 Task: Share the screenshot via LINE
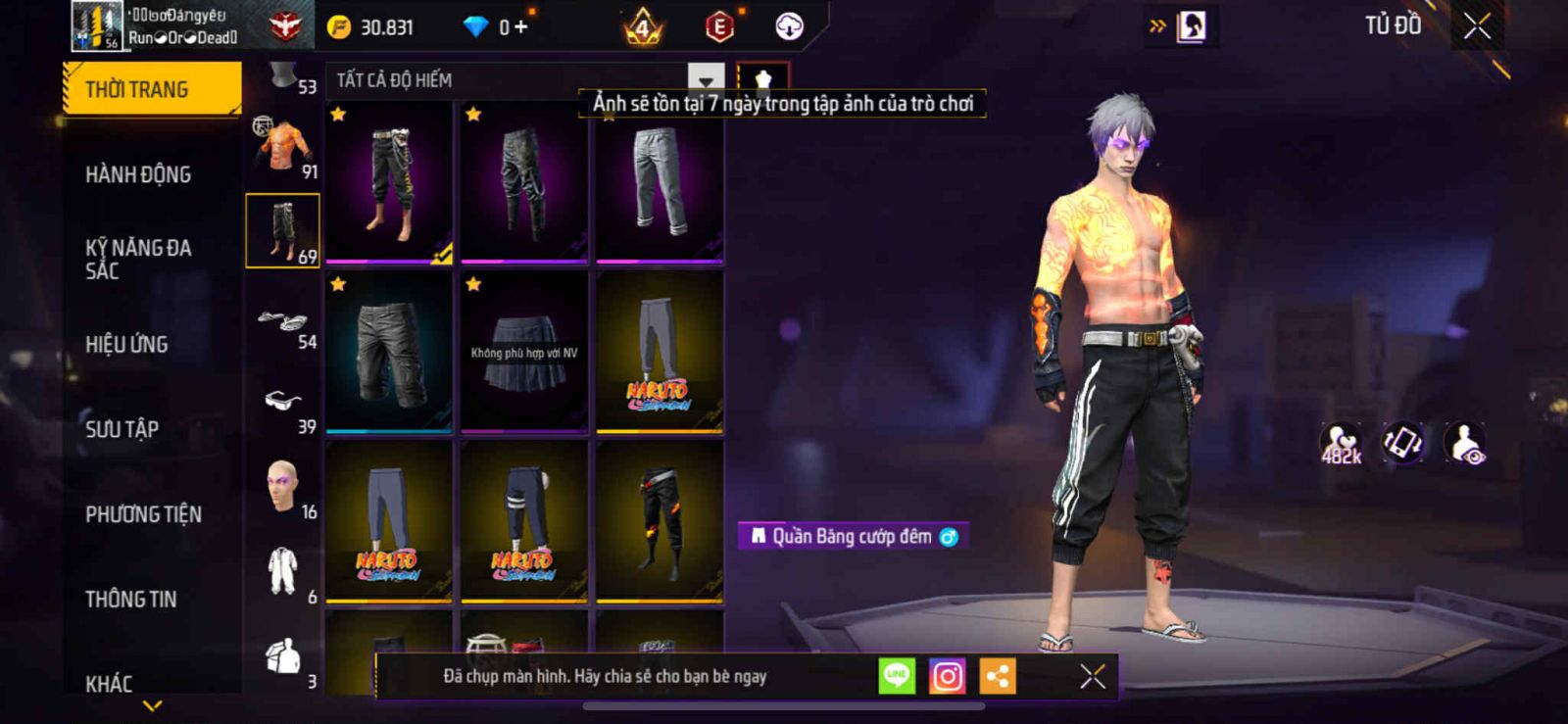pos(897,676)
